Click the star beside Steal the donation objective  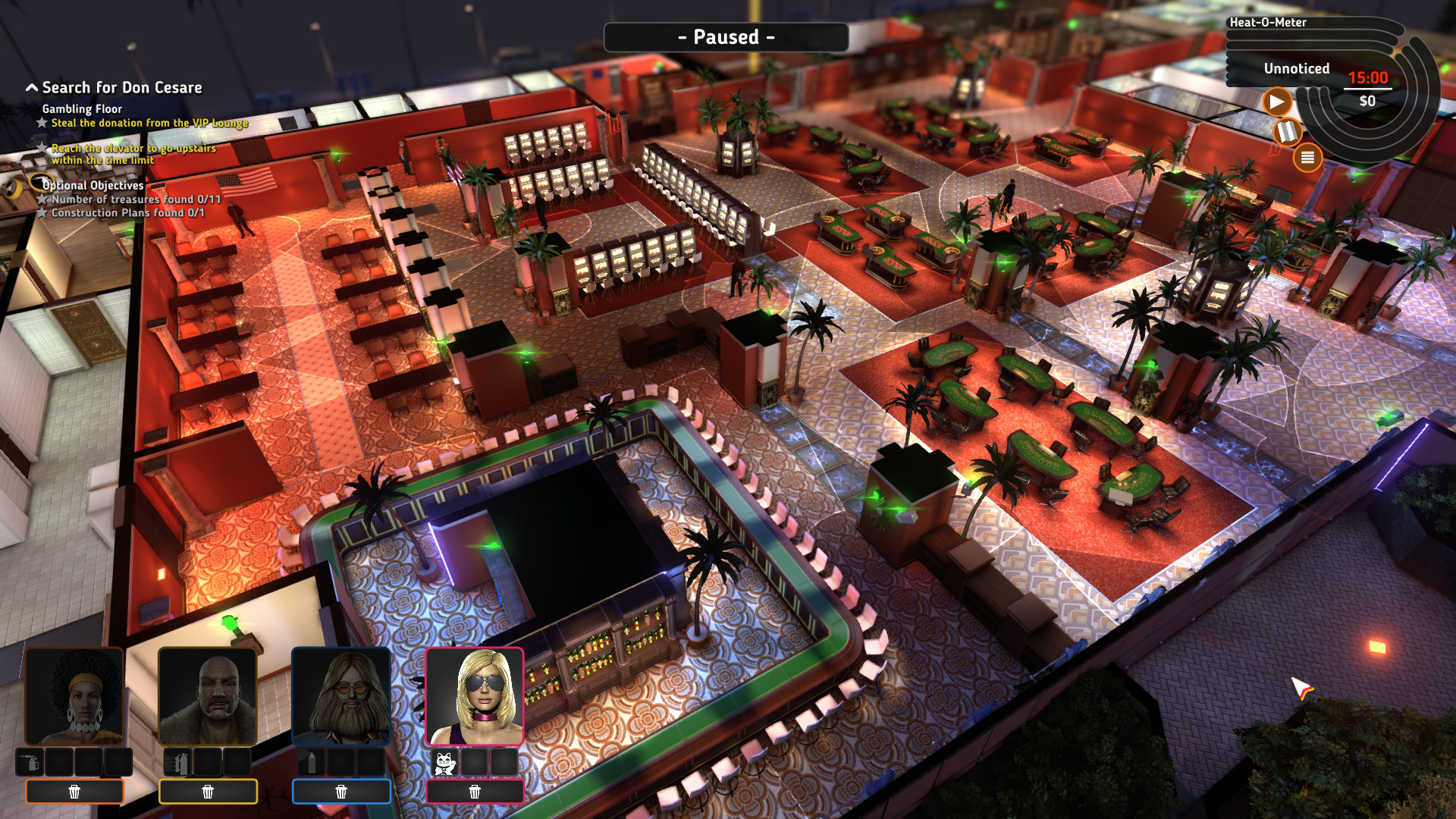coord(41,122)
